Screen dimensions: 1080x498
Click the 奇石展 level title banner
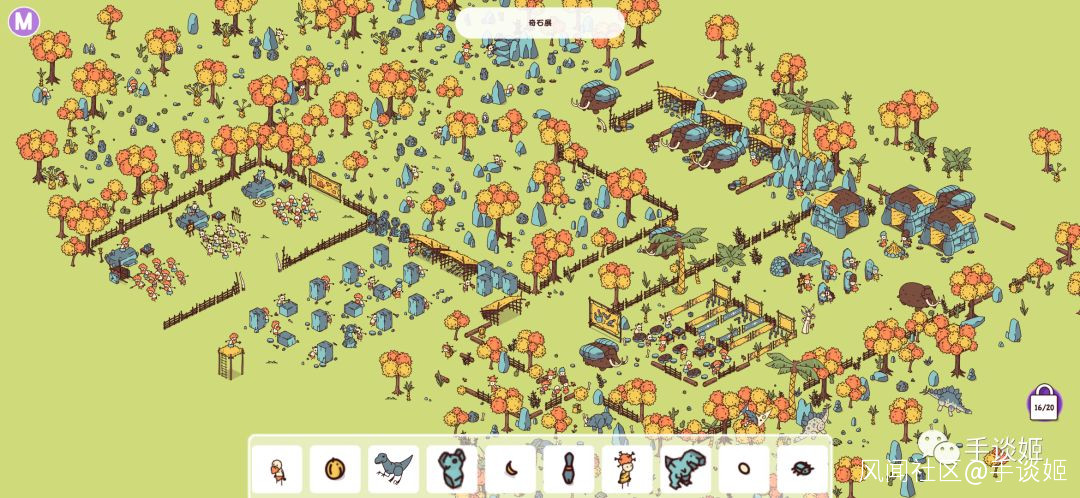[540, 22]
